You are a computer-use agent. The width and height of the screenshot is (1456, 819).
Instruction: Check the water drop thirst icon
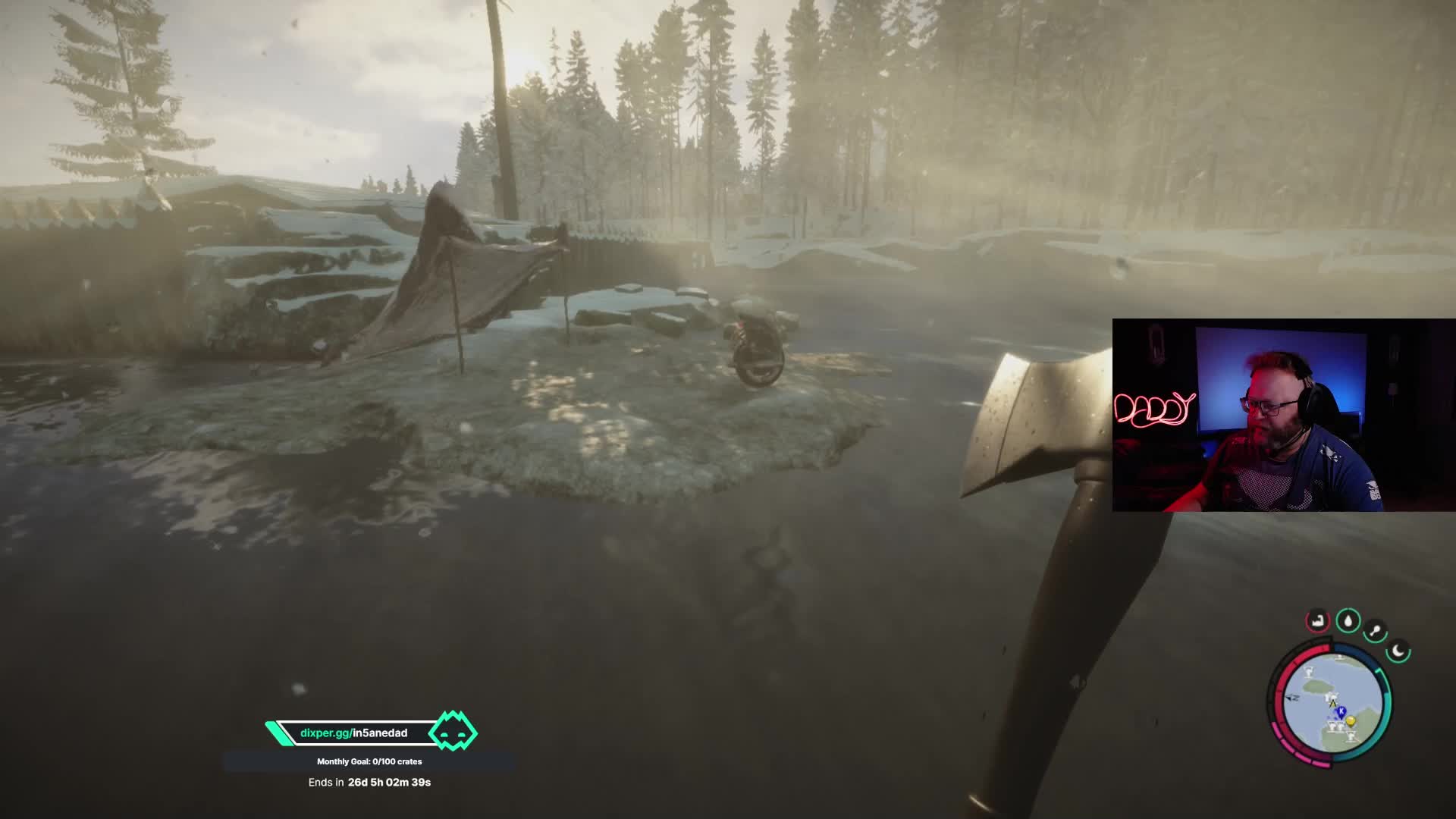[1348, 621]
